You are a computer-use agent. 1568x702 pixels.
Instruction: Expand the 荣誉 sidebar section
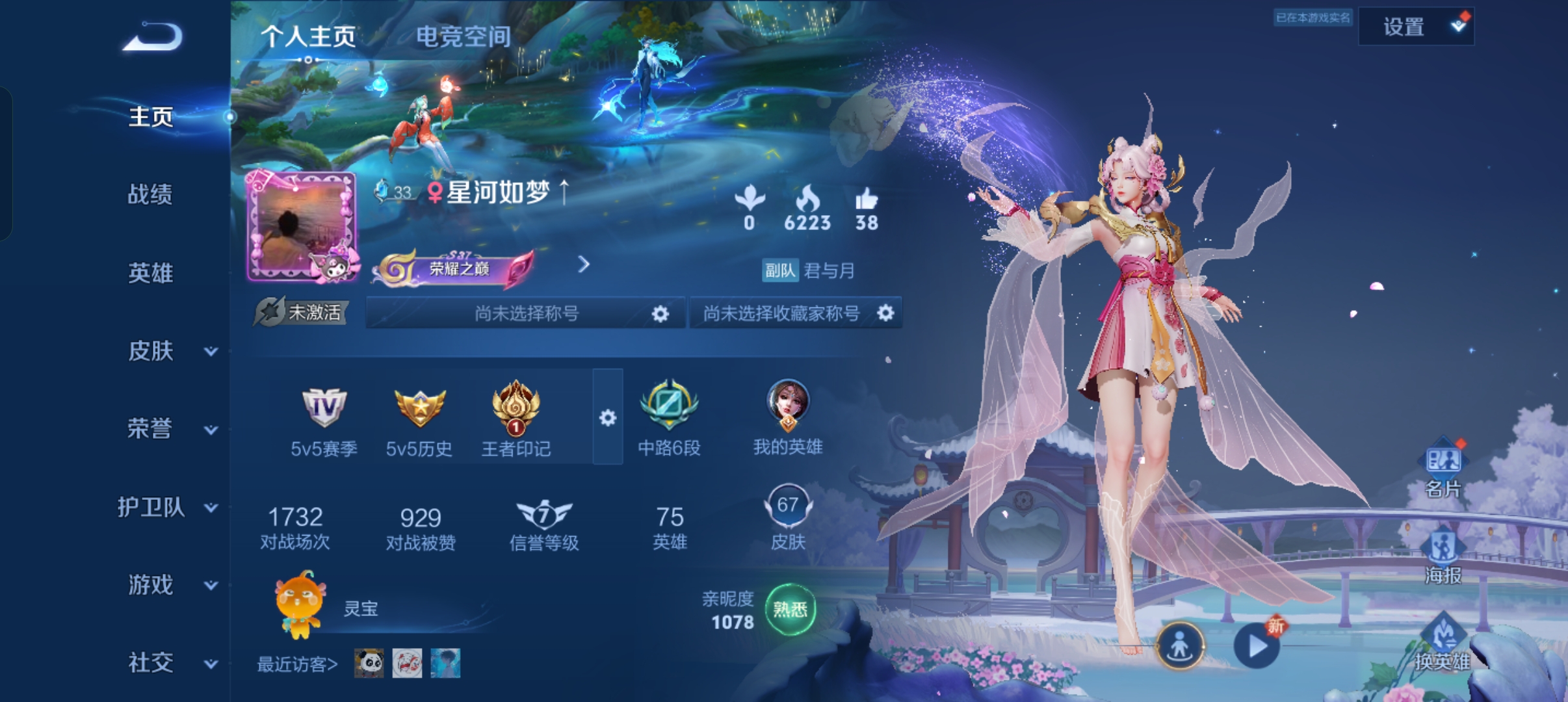(170, 429)
